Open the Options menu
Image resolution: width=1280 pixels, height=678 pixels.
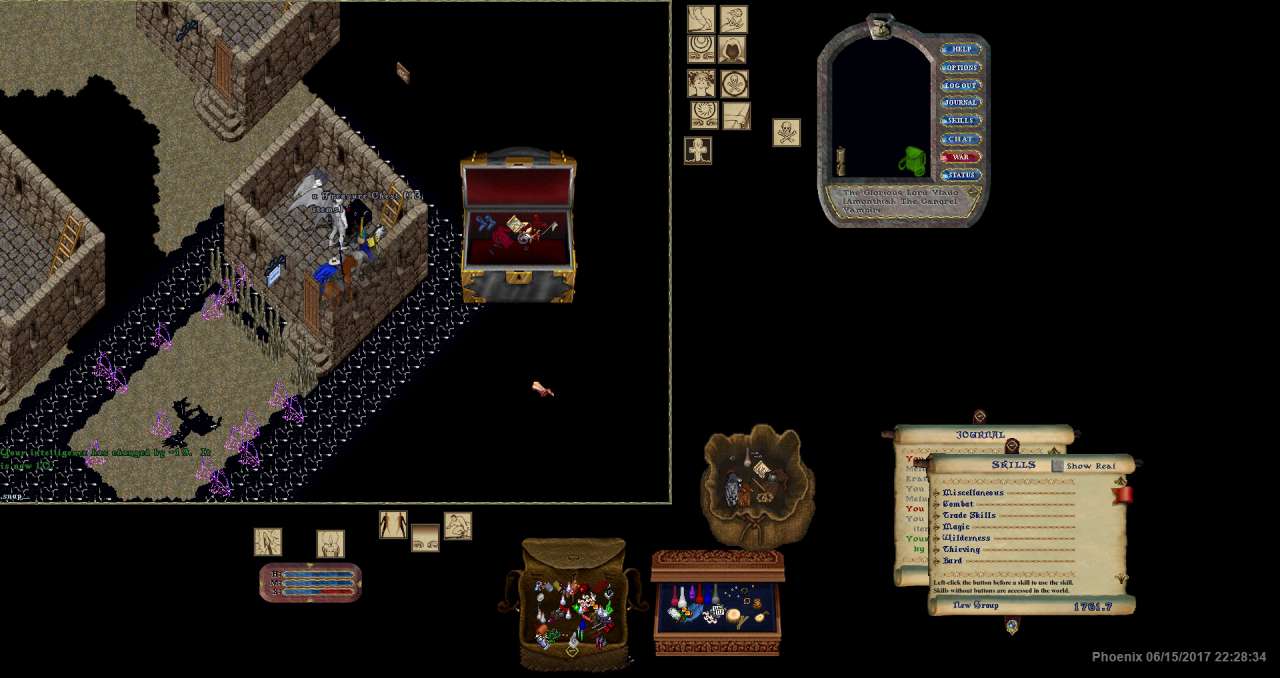coord(961,67)
